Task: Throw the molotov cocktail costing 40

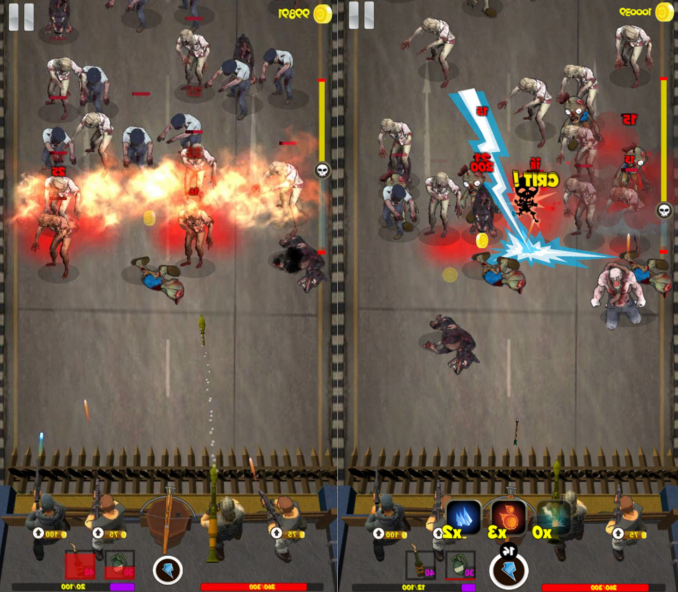Action: (x=420, y=565)
